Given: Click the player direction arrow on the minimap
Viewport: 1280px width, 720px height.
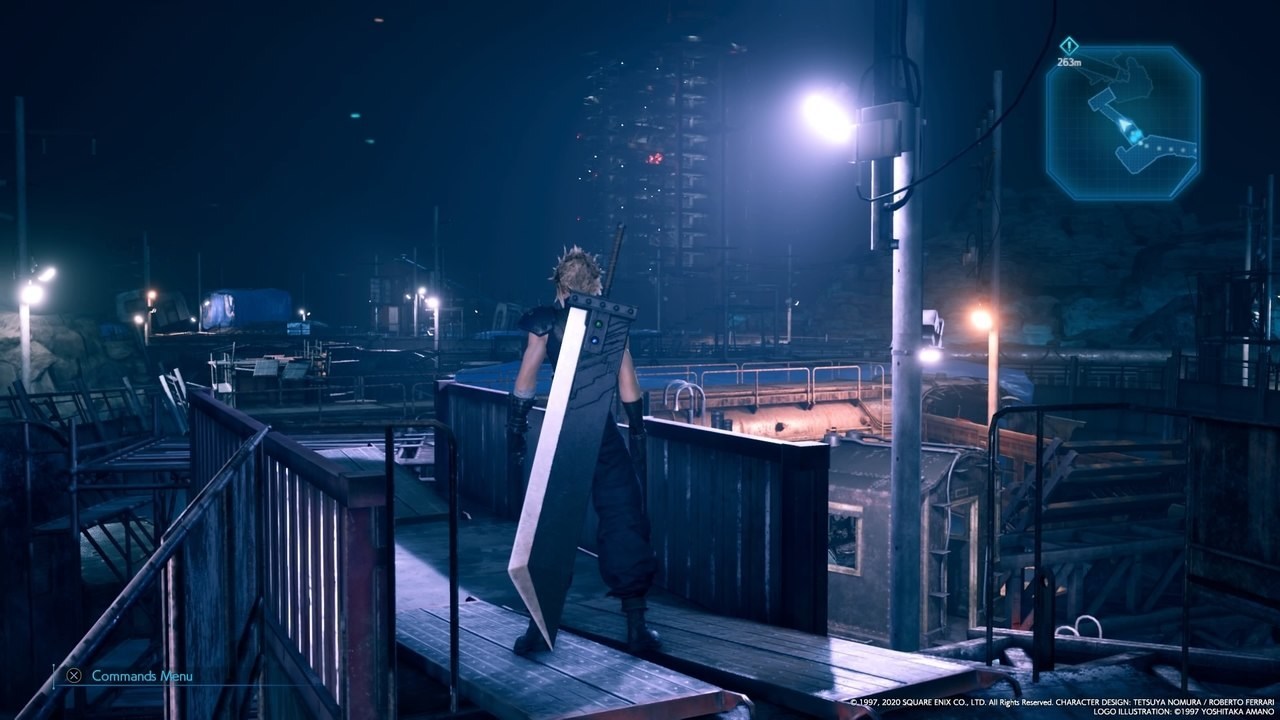Looking at the screenshot, I should point(1126,124).
